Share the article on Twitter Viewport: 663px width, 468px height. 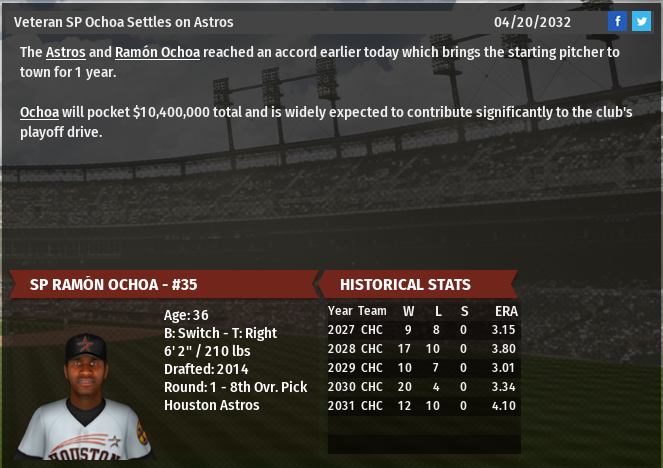click(641, 22)
